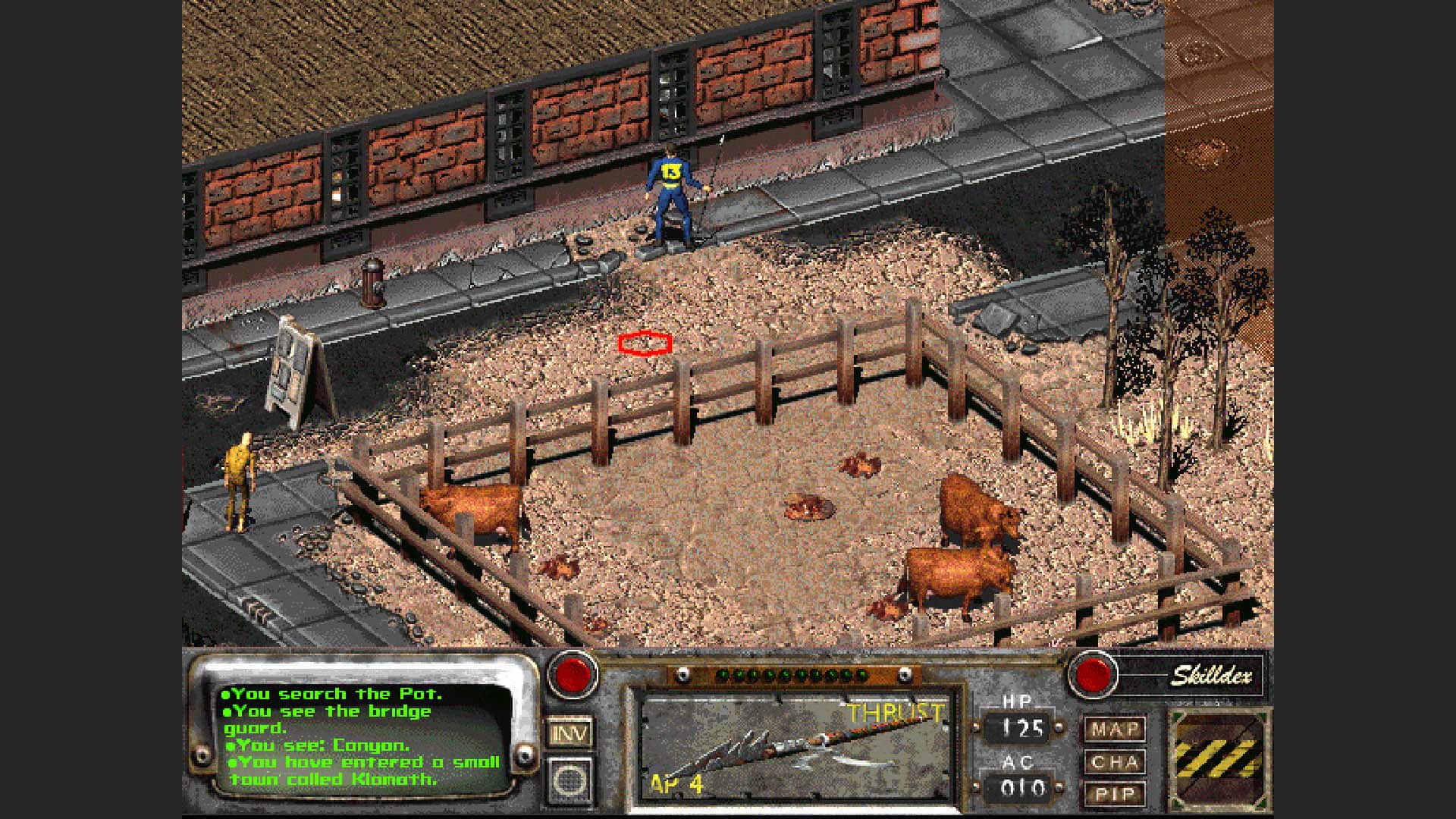1456x819 pixels.
Task: Open the town map using MAP button
Action: [x=1117, y=730]
